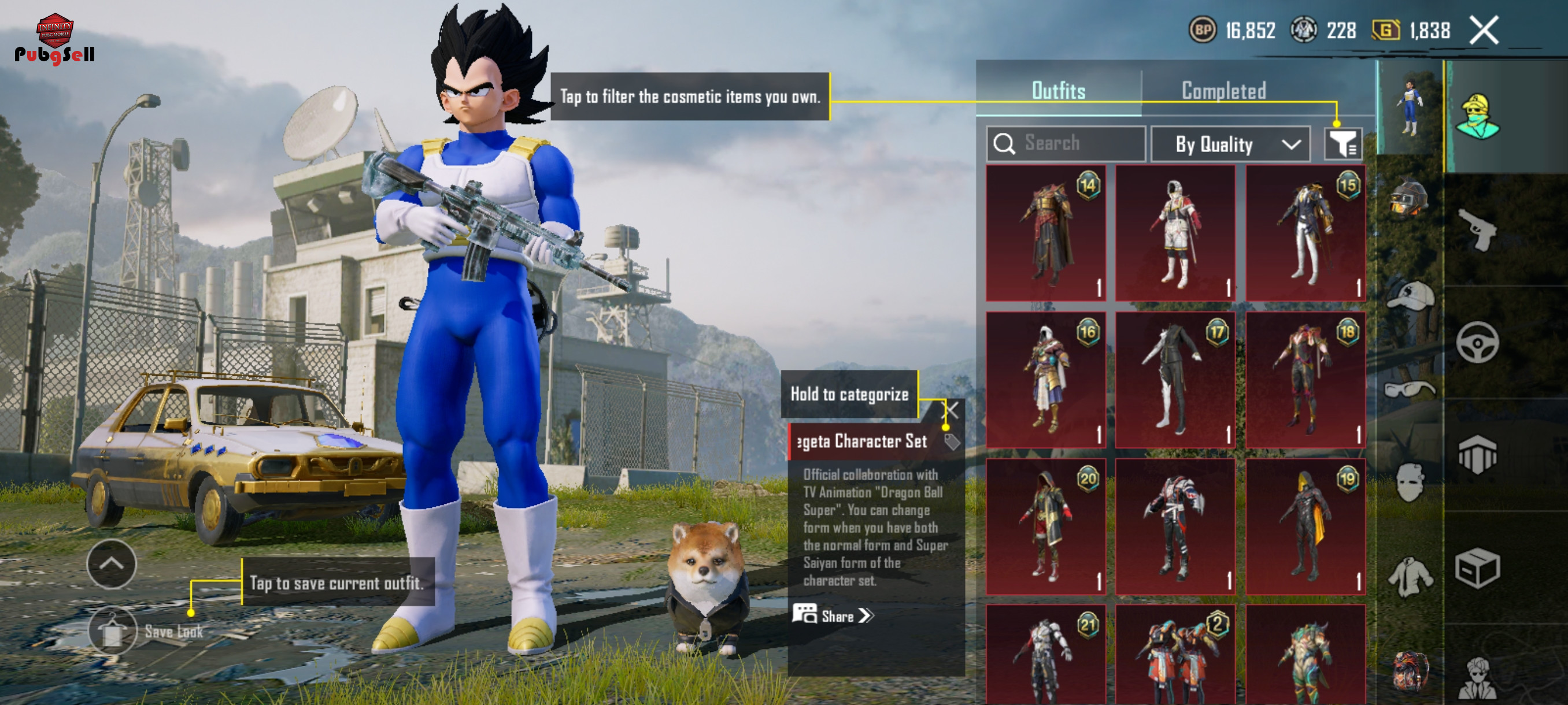Show the glasses subcategory
This screenshot has width=1568, height=705.
coord(1408,389)
